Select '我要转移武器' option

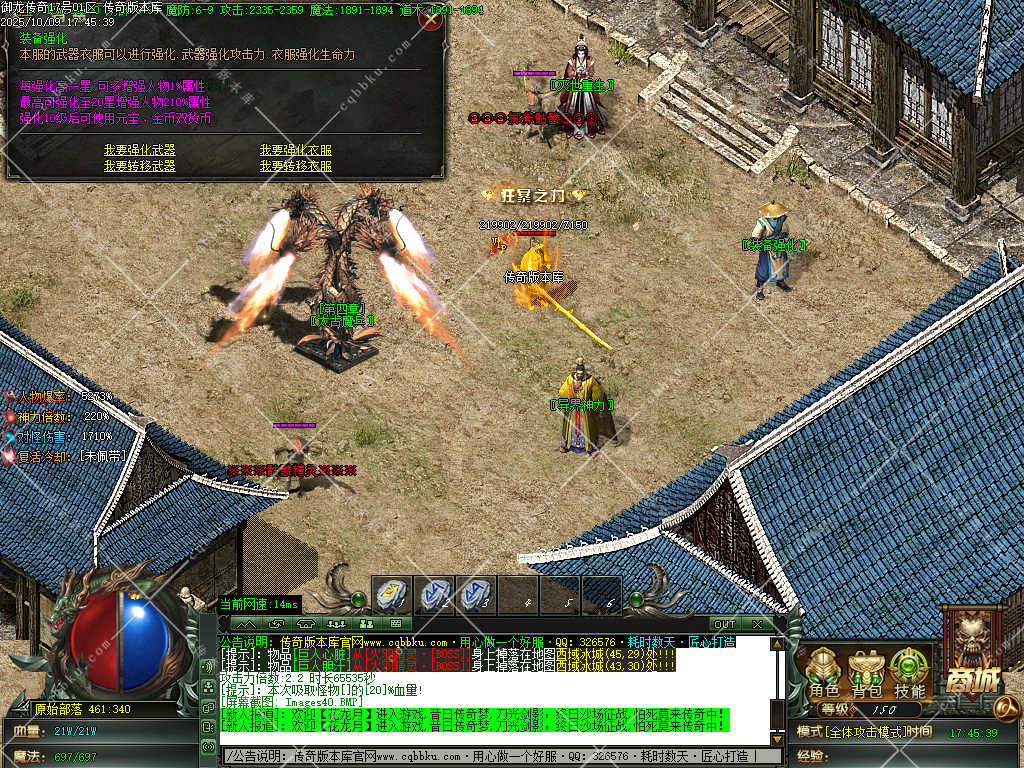[139, 166]
